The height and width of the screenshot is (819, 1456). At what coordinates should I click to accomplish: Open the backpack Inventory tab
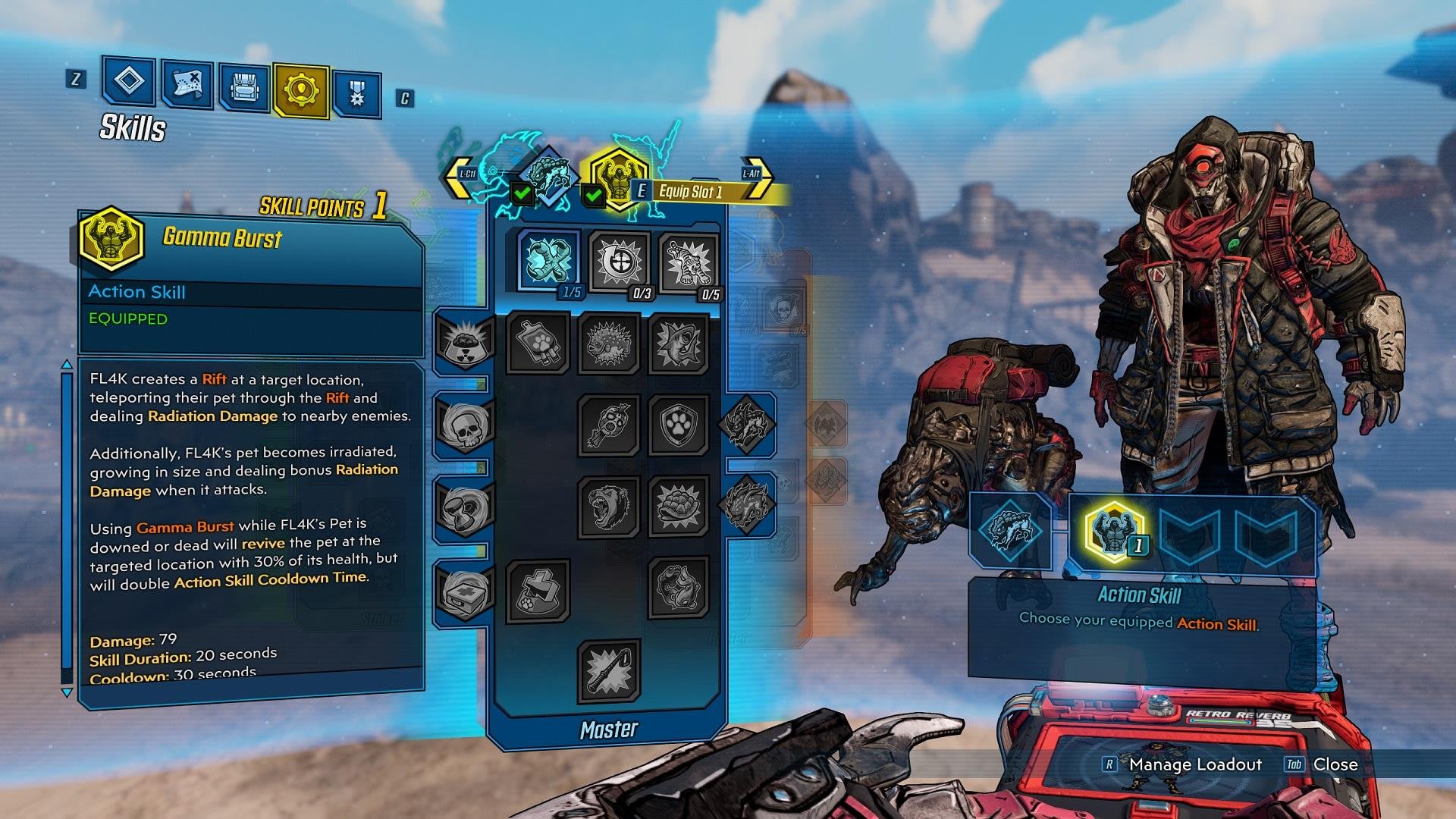(x=244, y=89)
